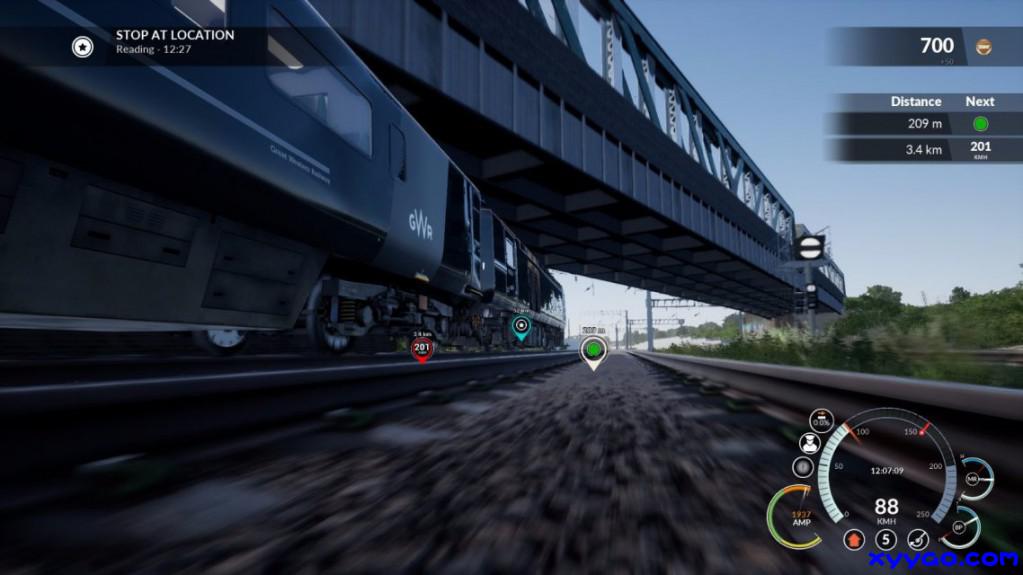
Task: Select the red 201 speed limit marker
Action: tap(422, 348)
